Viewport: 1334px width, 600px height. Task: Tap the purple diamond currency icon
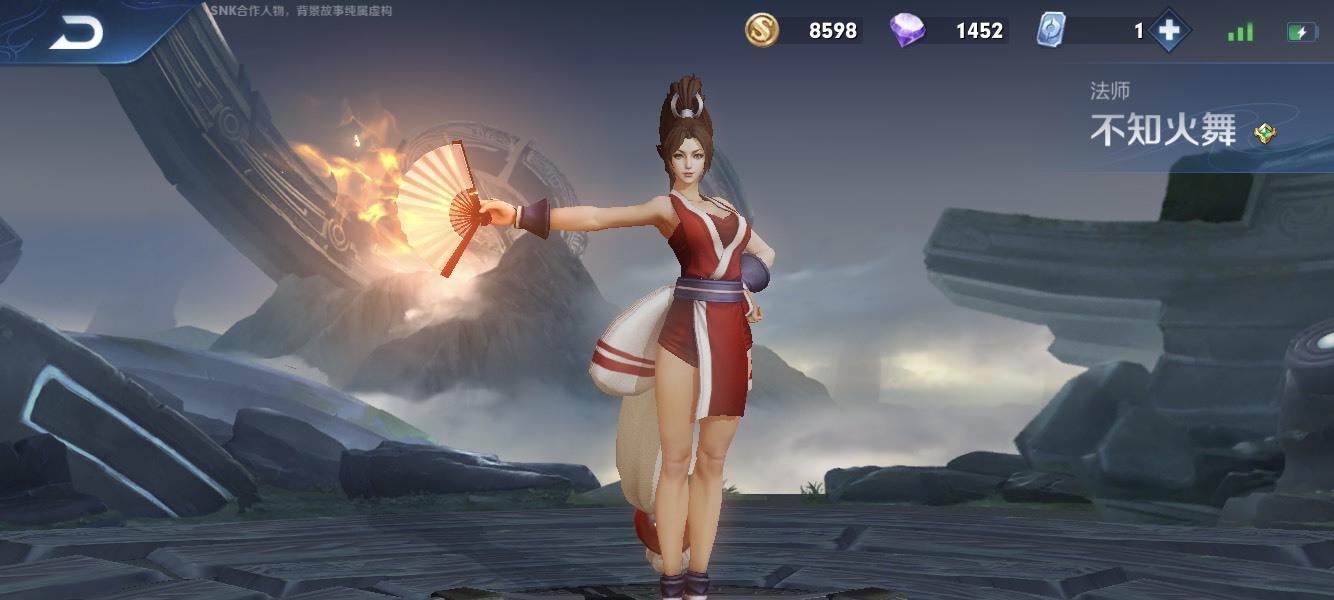[x=907, y=30]
